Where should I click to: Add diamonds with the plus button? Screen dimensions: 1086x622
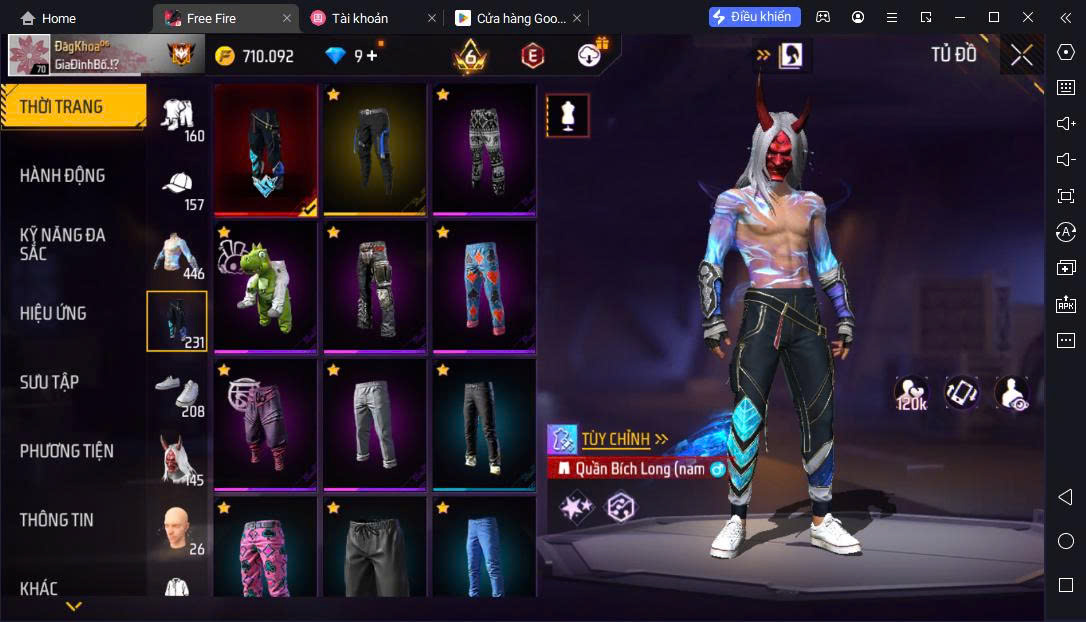(x=372, y=56)
